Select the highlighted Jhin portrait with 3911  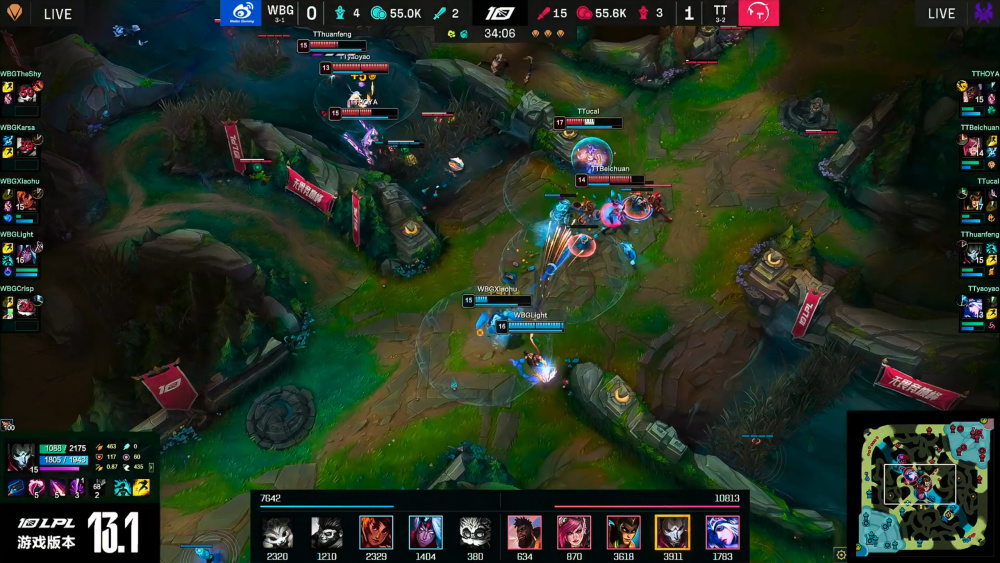pos(672,532)
